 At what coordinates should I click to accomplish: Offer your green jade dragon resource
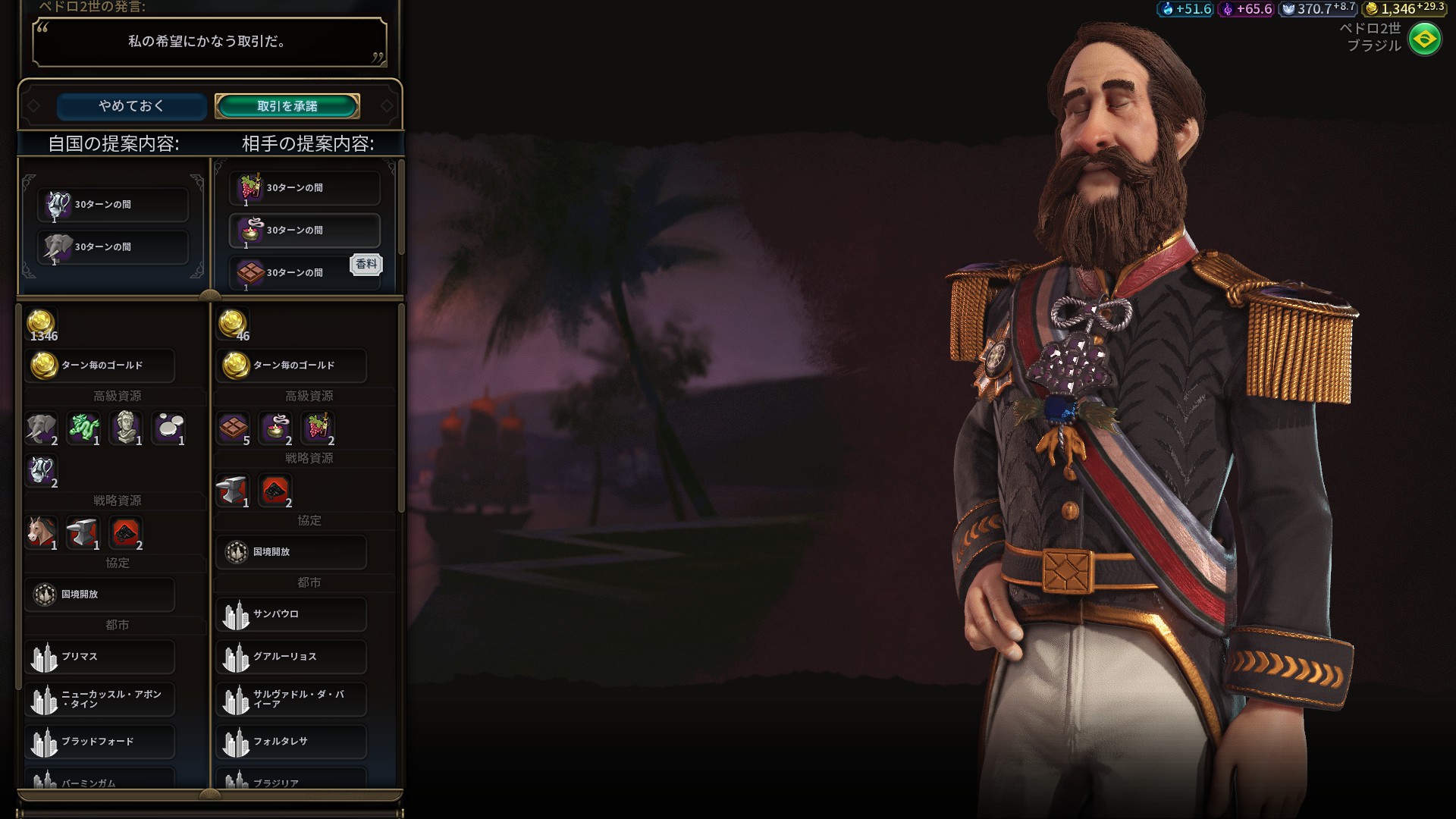point(83,428)
